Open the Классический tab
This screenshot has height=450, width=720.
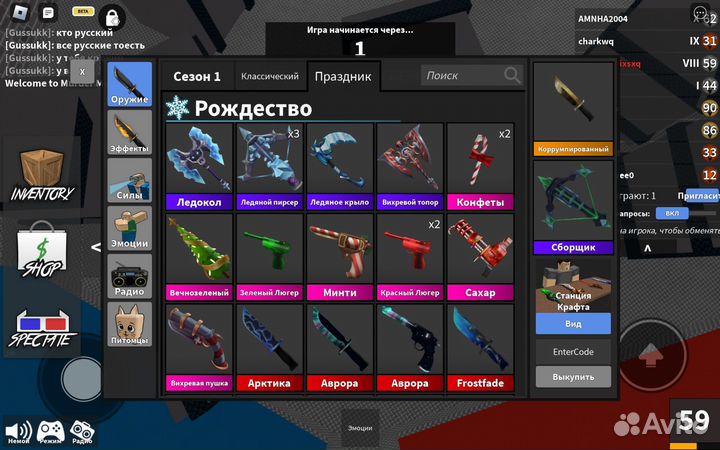[269, 76]
